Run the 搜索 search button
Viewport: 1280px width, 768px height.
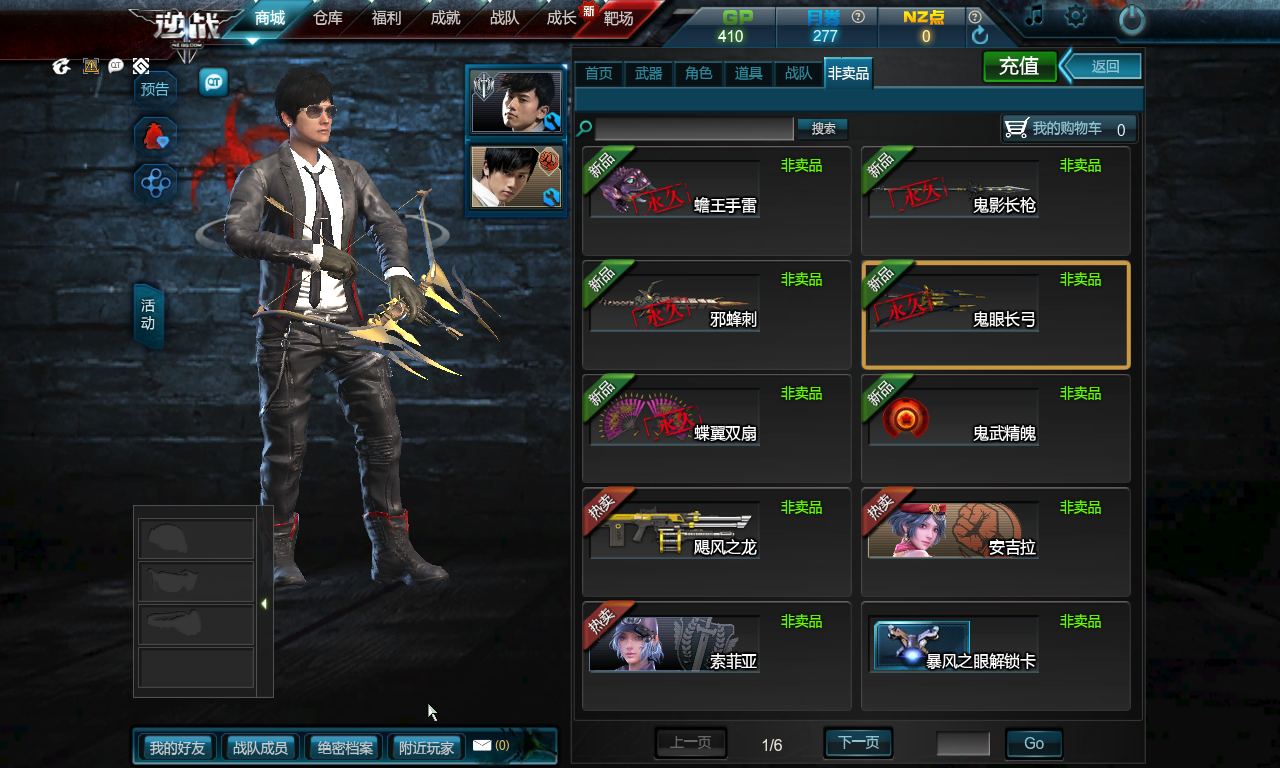pyautogui.click(x=823, y=129)
